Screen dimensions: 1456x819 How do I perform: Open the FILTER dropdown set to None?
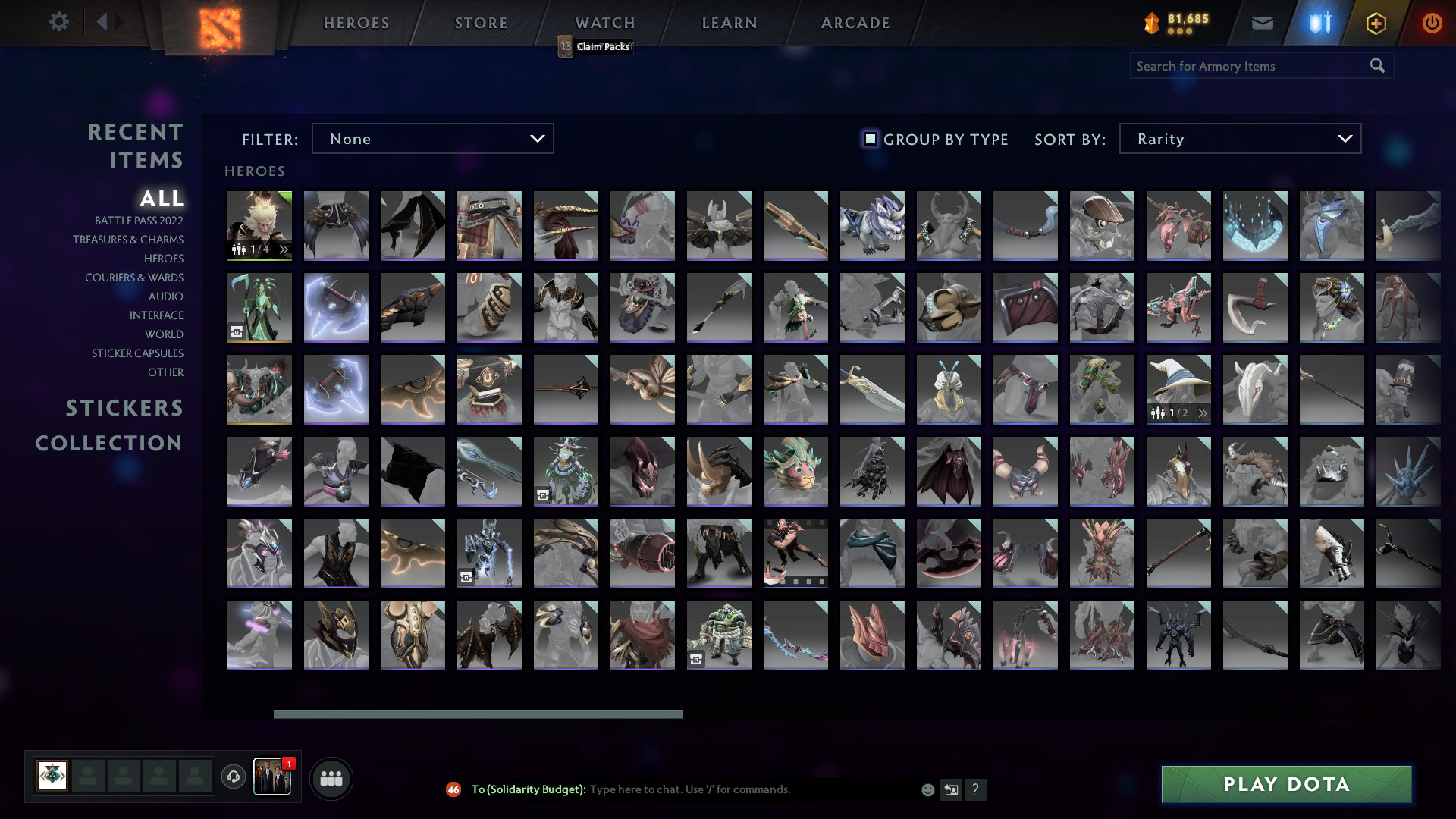pyautogui.click(x=432, y=139)
